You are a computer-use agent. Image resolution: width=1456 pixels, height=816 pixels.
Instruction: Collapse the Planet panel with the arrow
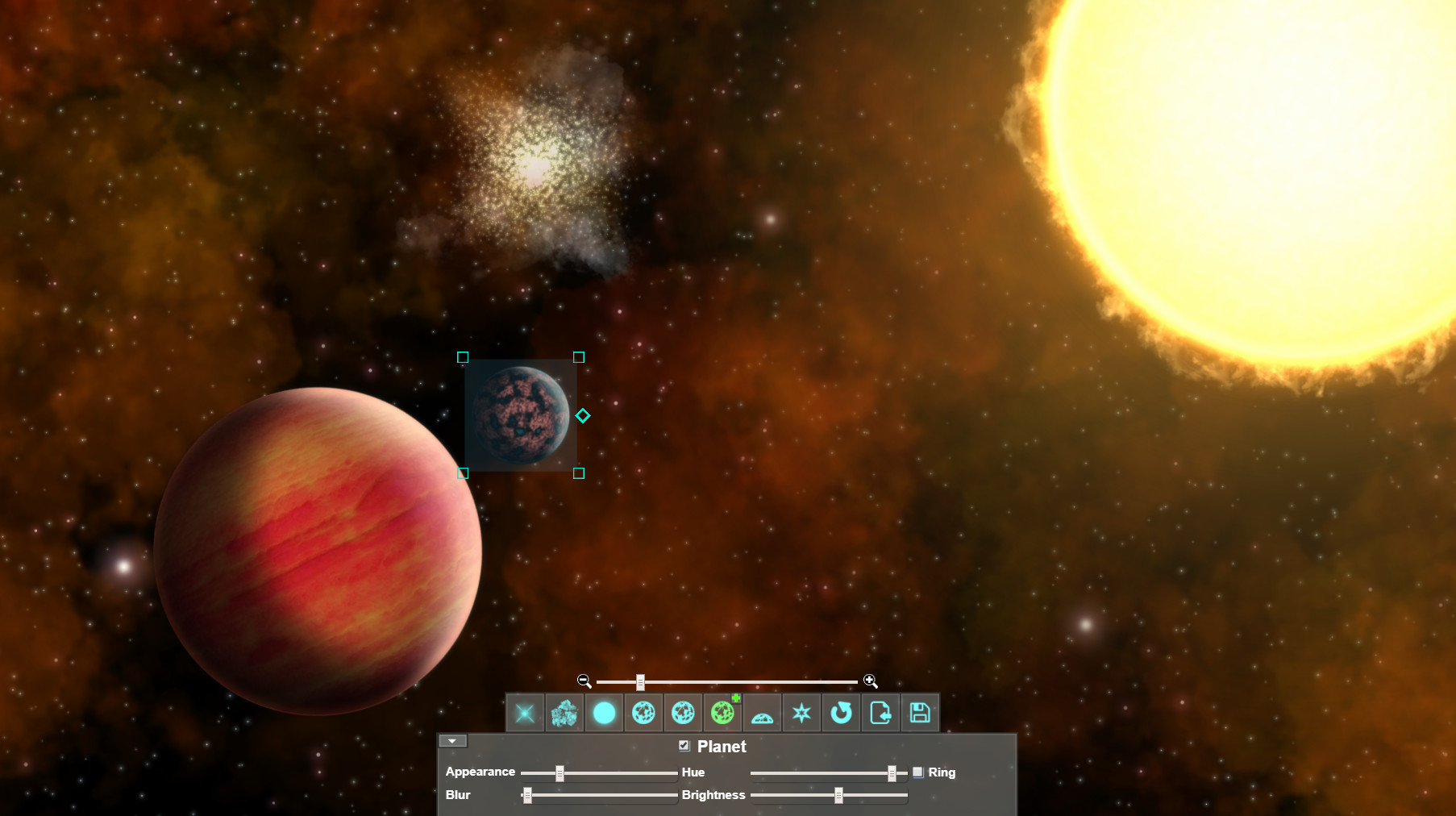pos(452,740)
